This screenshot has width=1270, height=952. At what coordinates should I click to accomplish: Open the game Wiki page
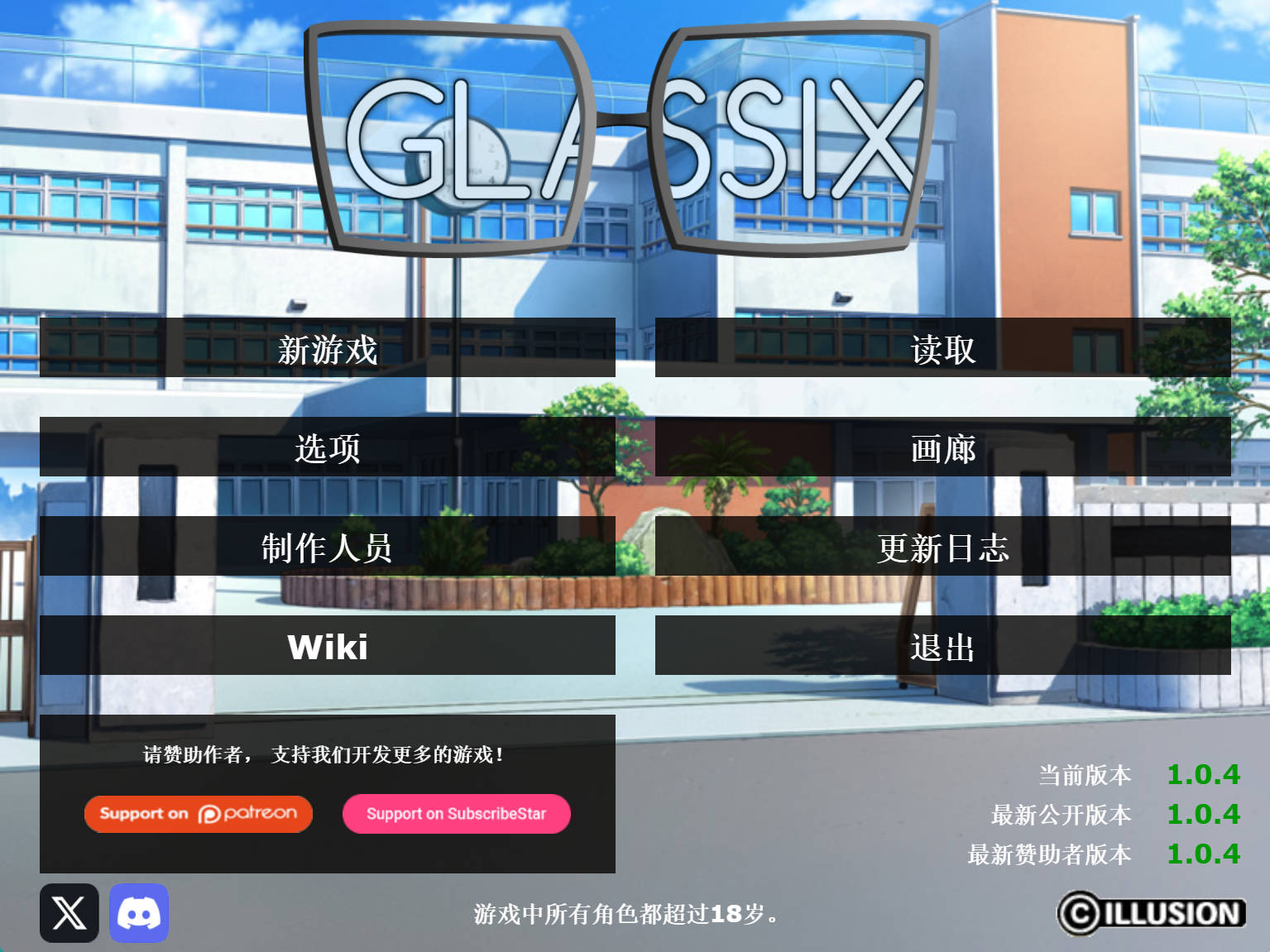pos(327,647)
